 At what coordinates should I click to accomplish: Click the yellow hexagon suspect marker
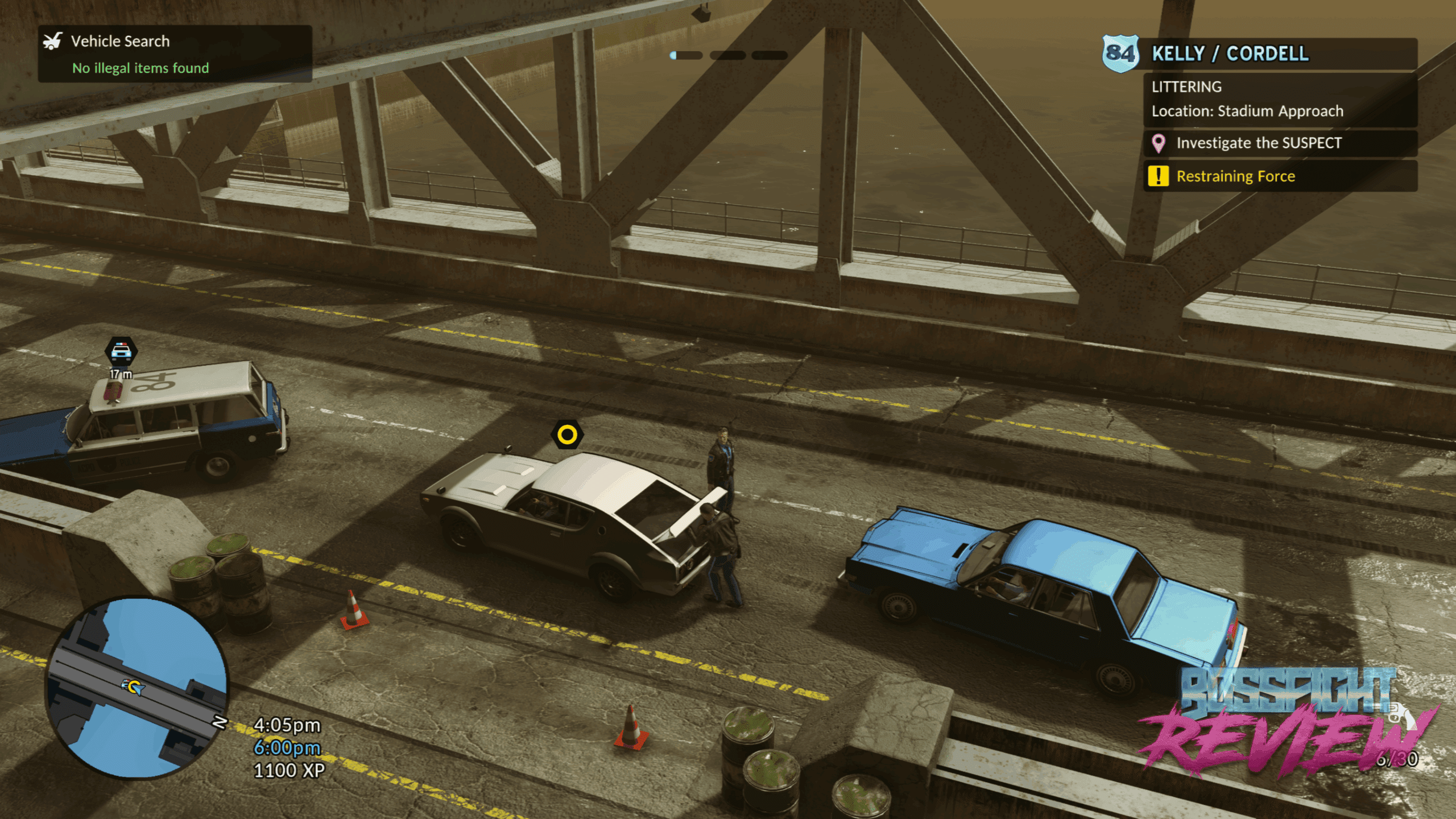[x=566, y=435]
